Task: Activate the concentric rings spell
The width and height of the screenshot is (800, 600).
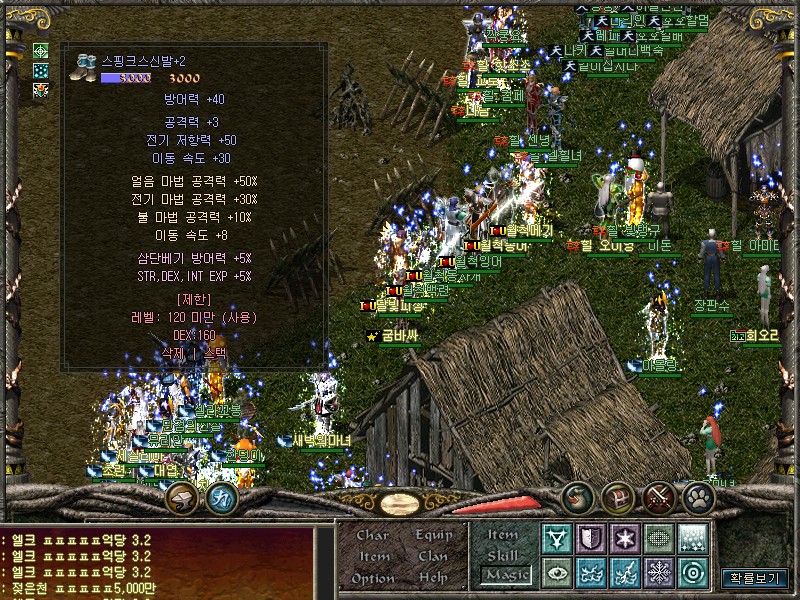Action: (x=693, y=573)
